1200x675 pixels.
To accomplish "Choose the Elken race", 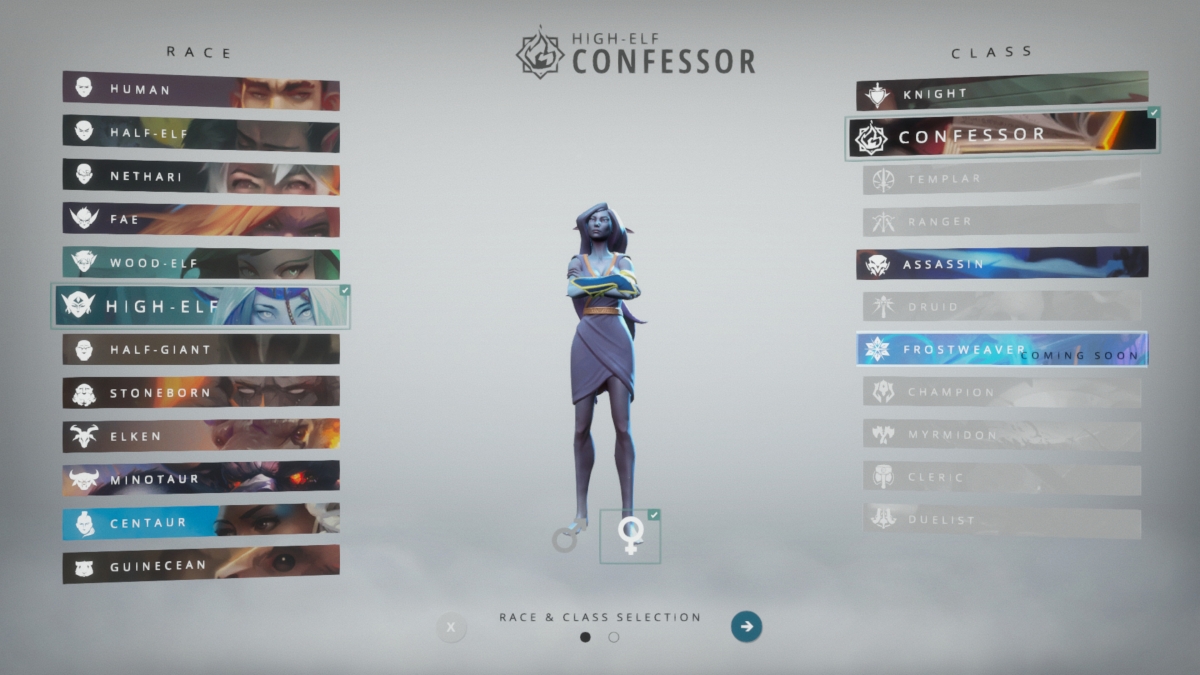I will pos(200,436).
